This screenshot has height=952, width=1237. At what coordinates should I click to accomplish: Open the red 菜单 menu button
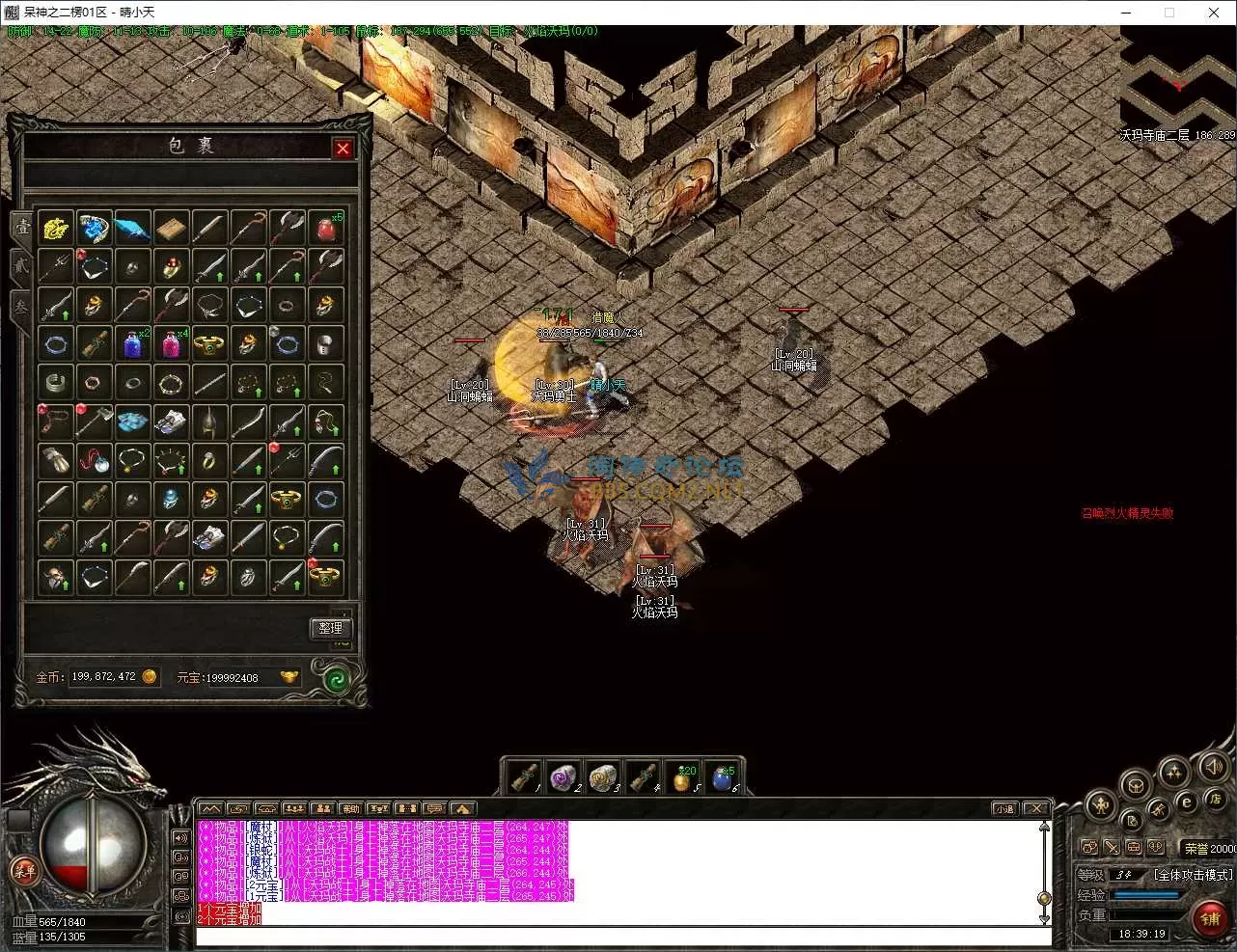tap(23, 872)
